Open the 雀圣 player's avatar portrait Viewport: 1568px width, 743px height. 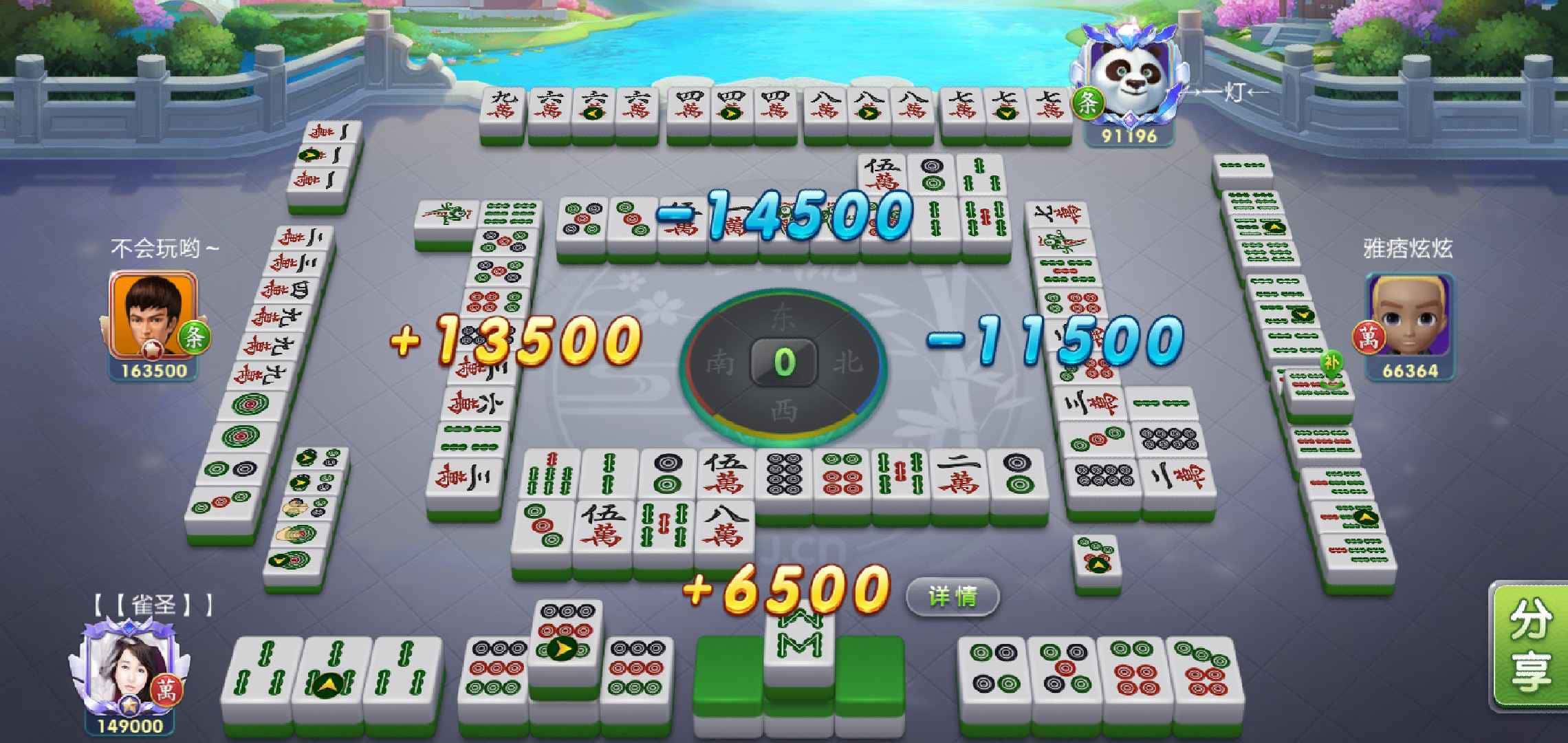(x=129, y=666)
